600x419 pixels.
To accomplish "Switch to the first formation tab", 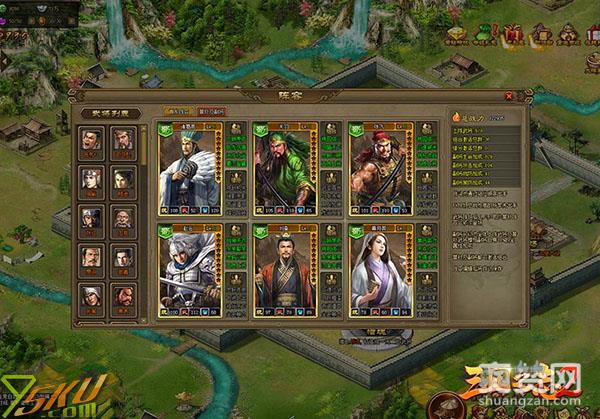I will (175, 111).
